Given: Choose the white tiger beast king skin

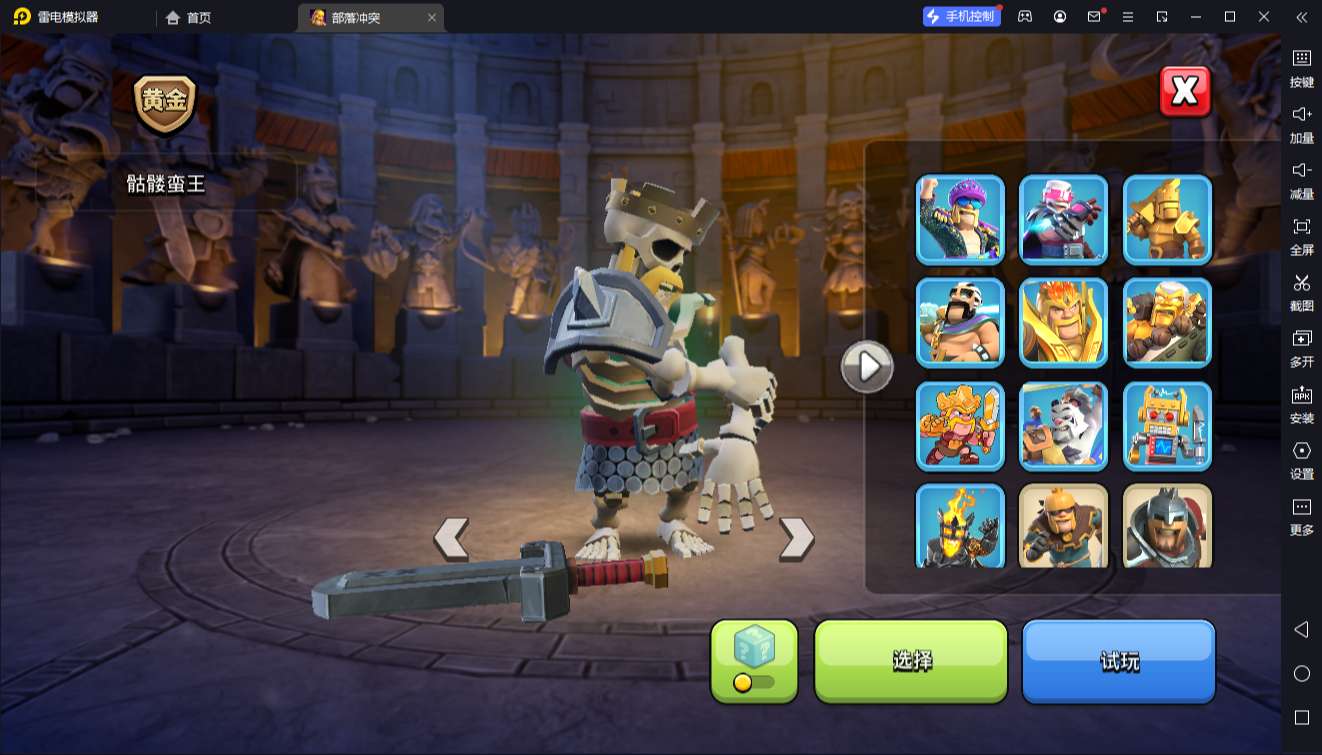Looking at the screenshot, I should tap(1064, 427).
